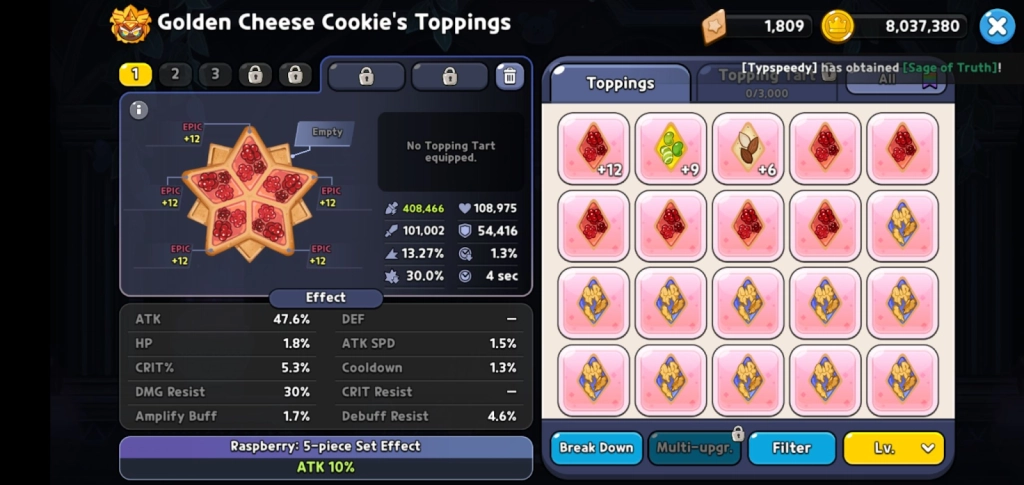Tap the gold coin currency icon
Image resolution: width=1024 pixels, height=485 pixels.
pyautogui.click(x=837, y=26)
